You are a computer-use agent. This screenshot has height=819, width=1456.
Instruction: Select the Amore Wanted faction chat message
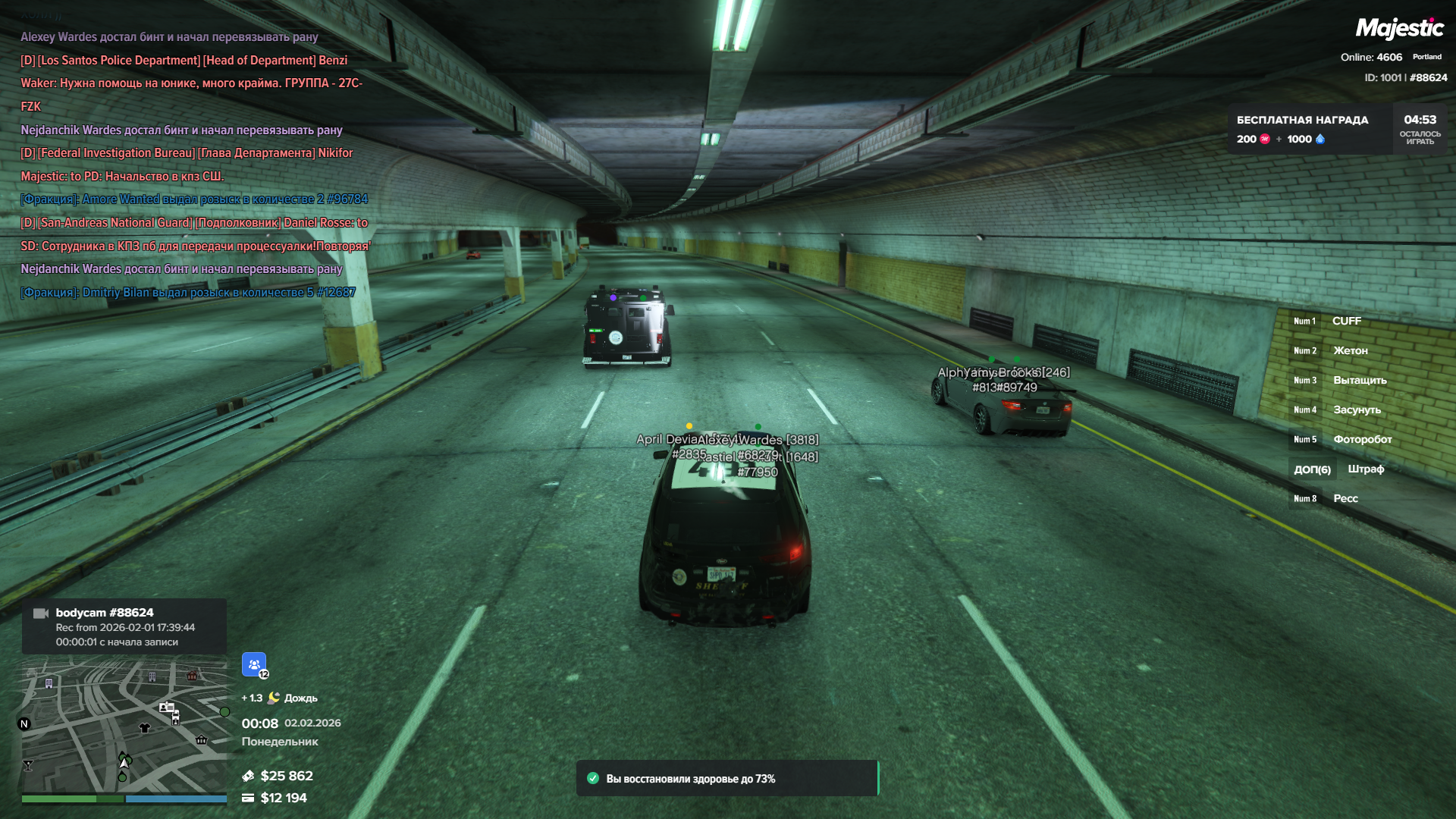click(194, 199)
